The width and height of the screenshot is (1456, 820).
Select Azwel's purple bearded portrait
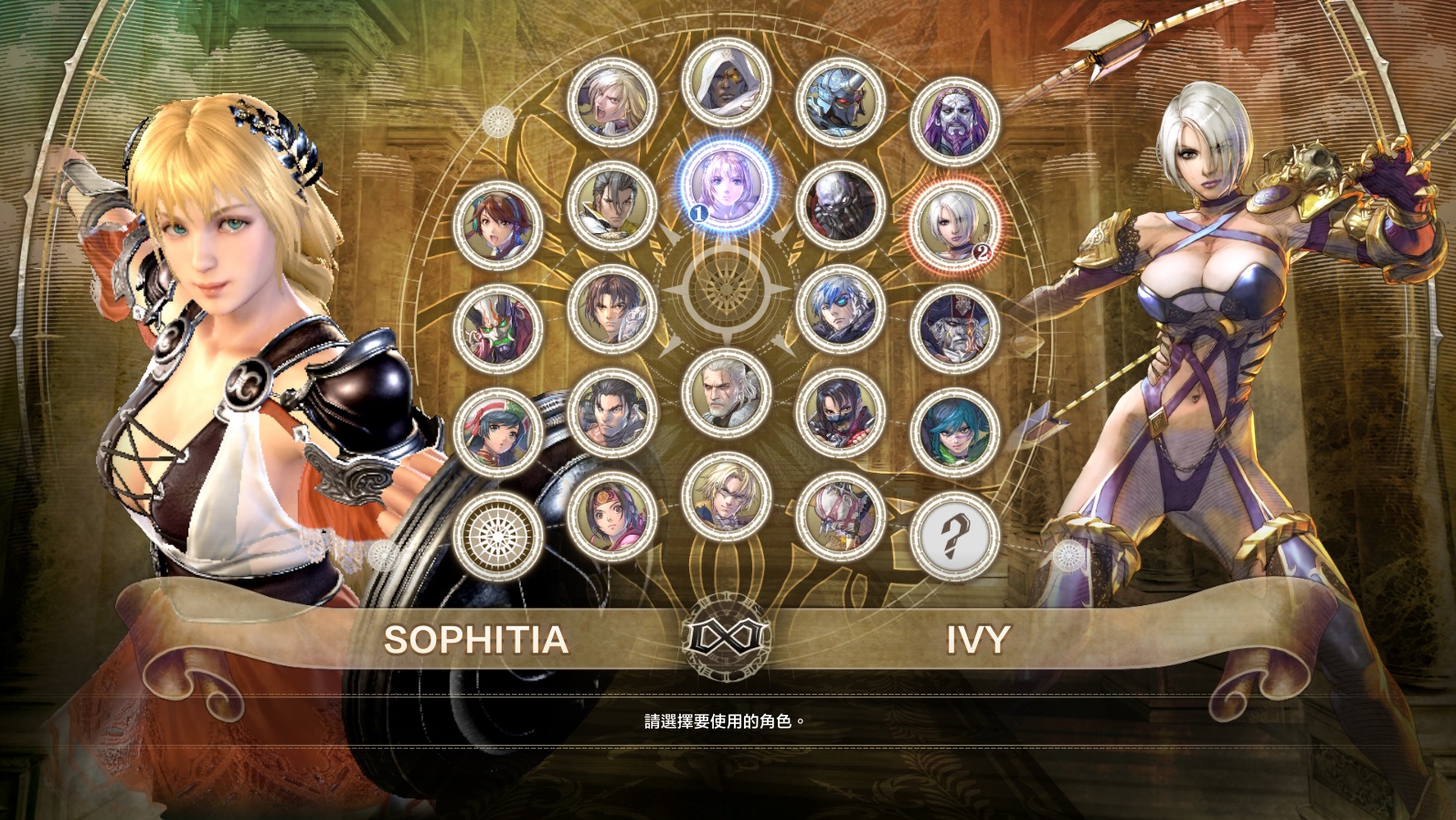tap(955, 122)
